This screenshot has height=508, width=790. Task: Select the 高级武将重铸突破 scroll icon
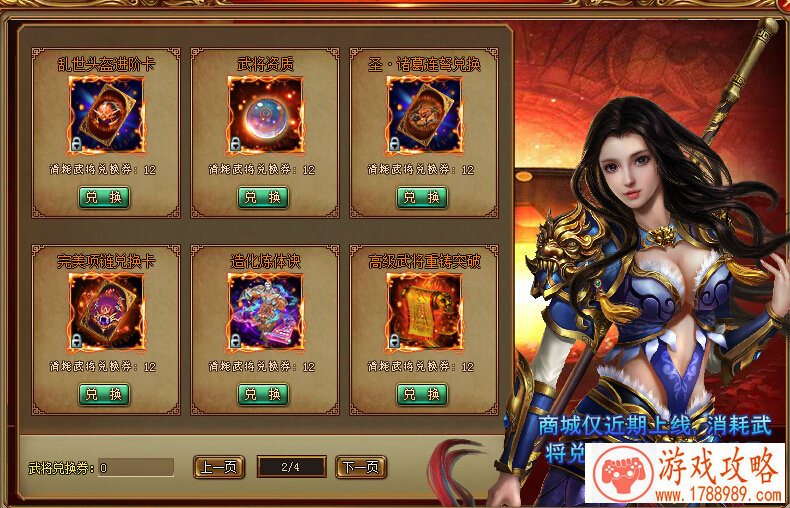click(x=424, y=311)
